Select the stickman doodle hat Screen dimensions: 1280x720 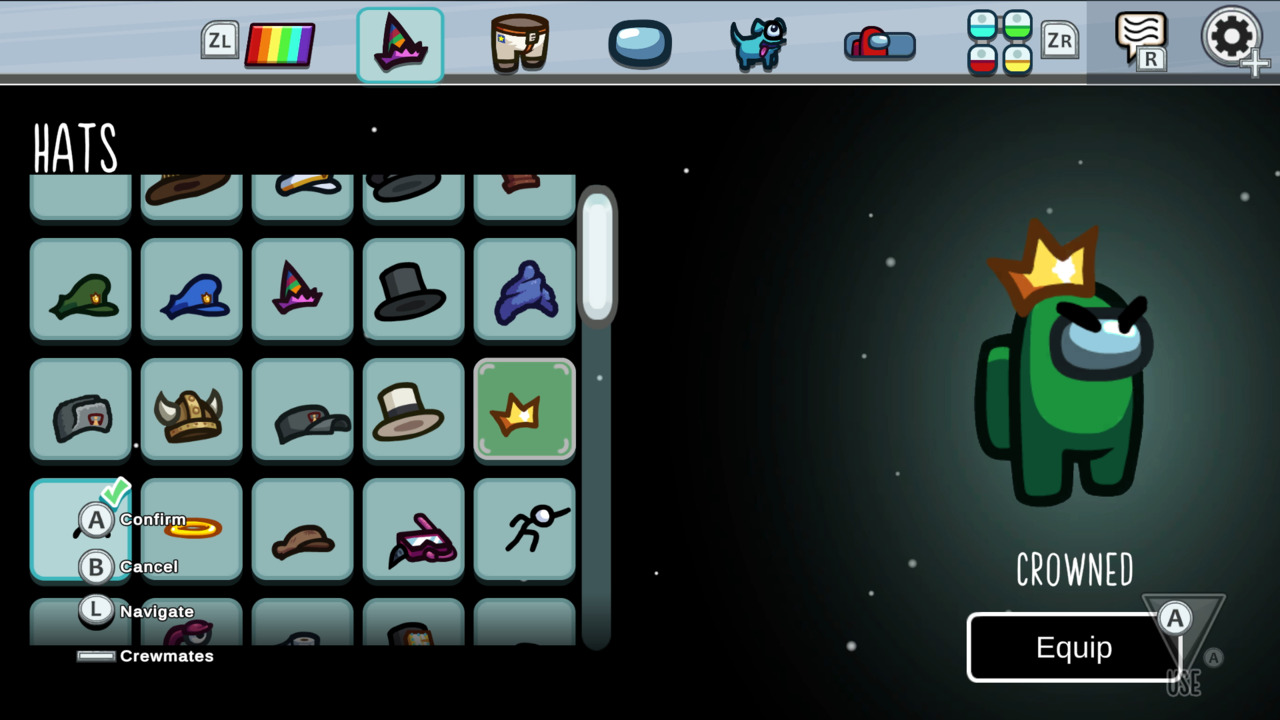click(x=524, y=530)
